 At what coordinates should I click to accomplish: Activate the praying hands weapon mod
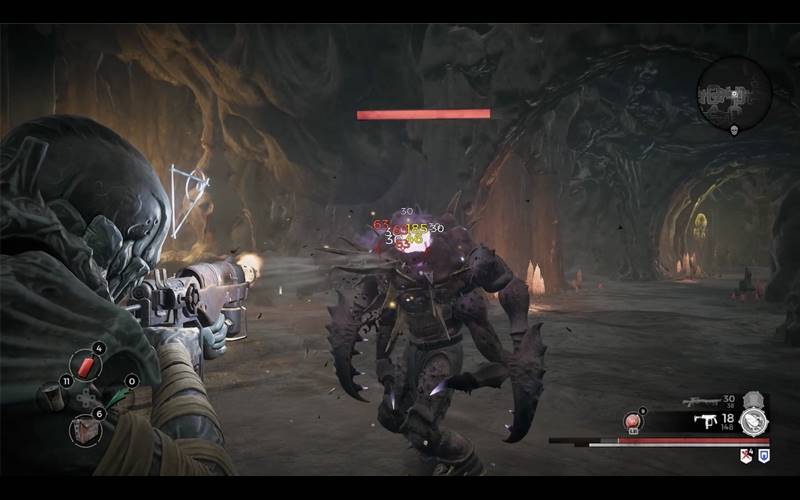tap(753, 422)
